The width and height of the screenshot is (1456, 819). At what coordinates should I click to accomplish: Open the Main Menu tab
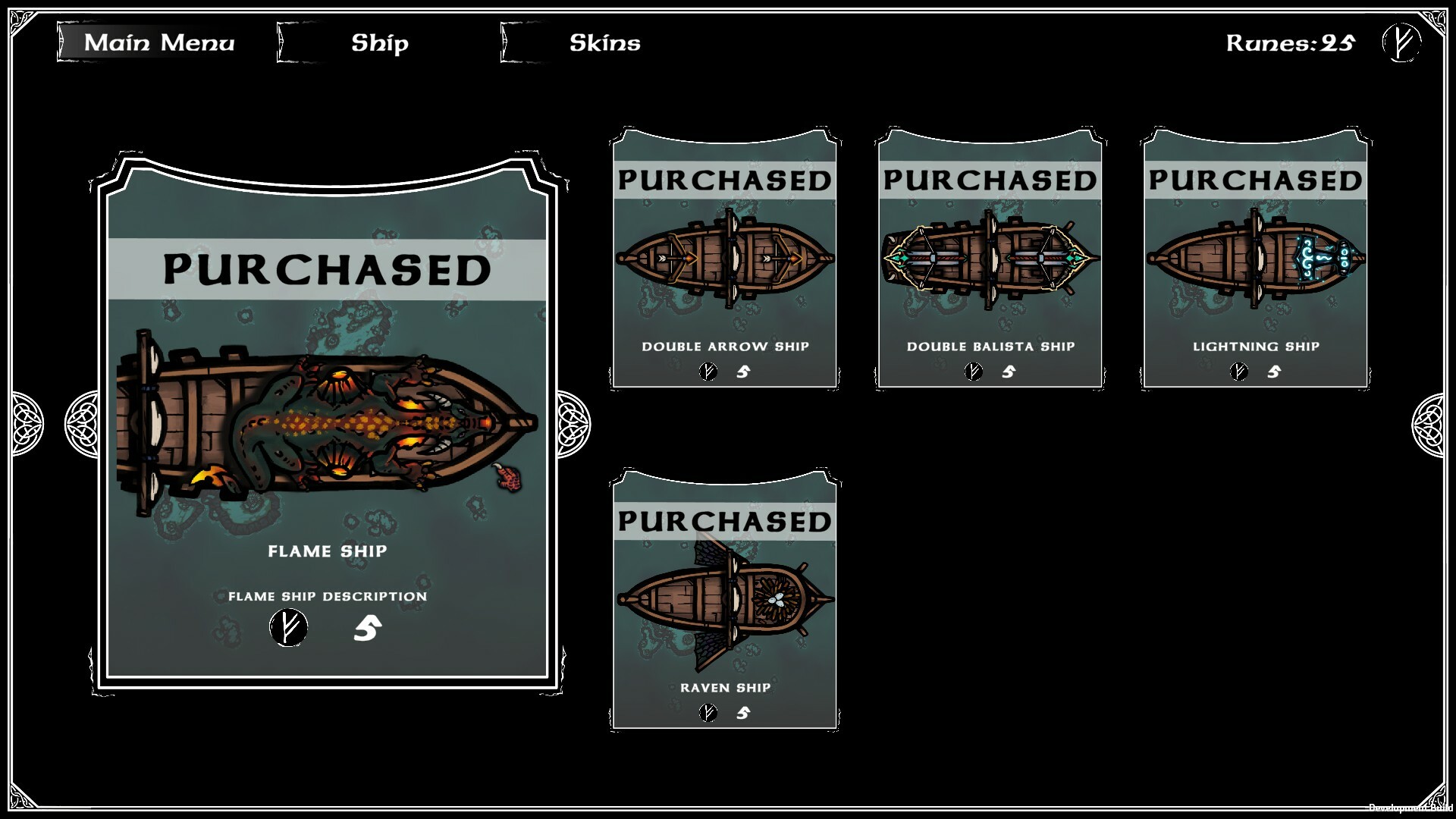click(x=160, y=42)
